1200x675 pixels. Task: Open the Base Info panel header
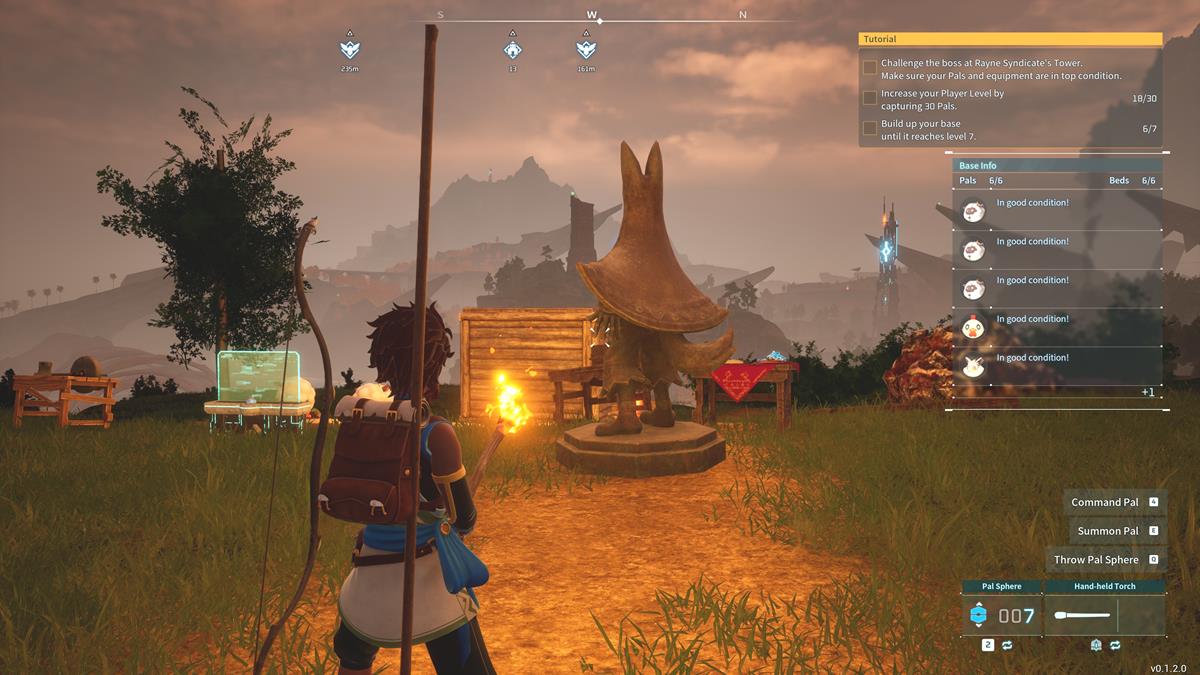(x=1056, y=165)
